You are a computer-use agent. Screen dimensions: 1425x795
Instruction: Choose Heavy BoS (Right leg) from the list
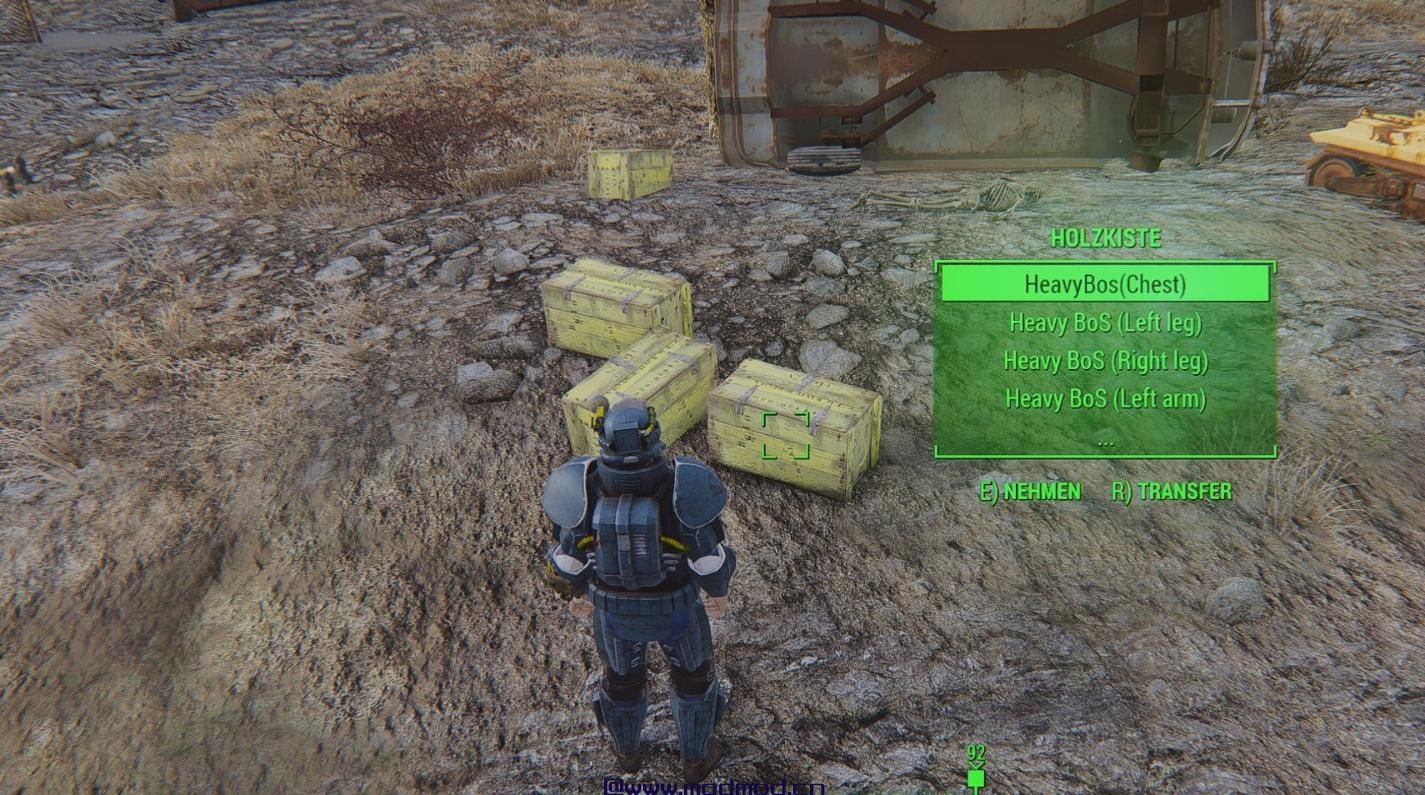pos(1105,361)
